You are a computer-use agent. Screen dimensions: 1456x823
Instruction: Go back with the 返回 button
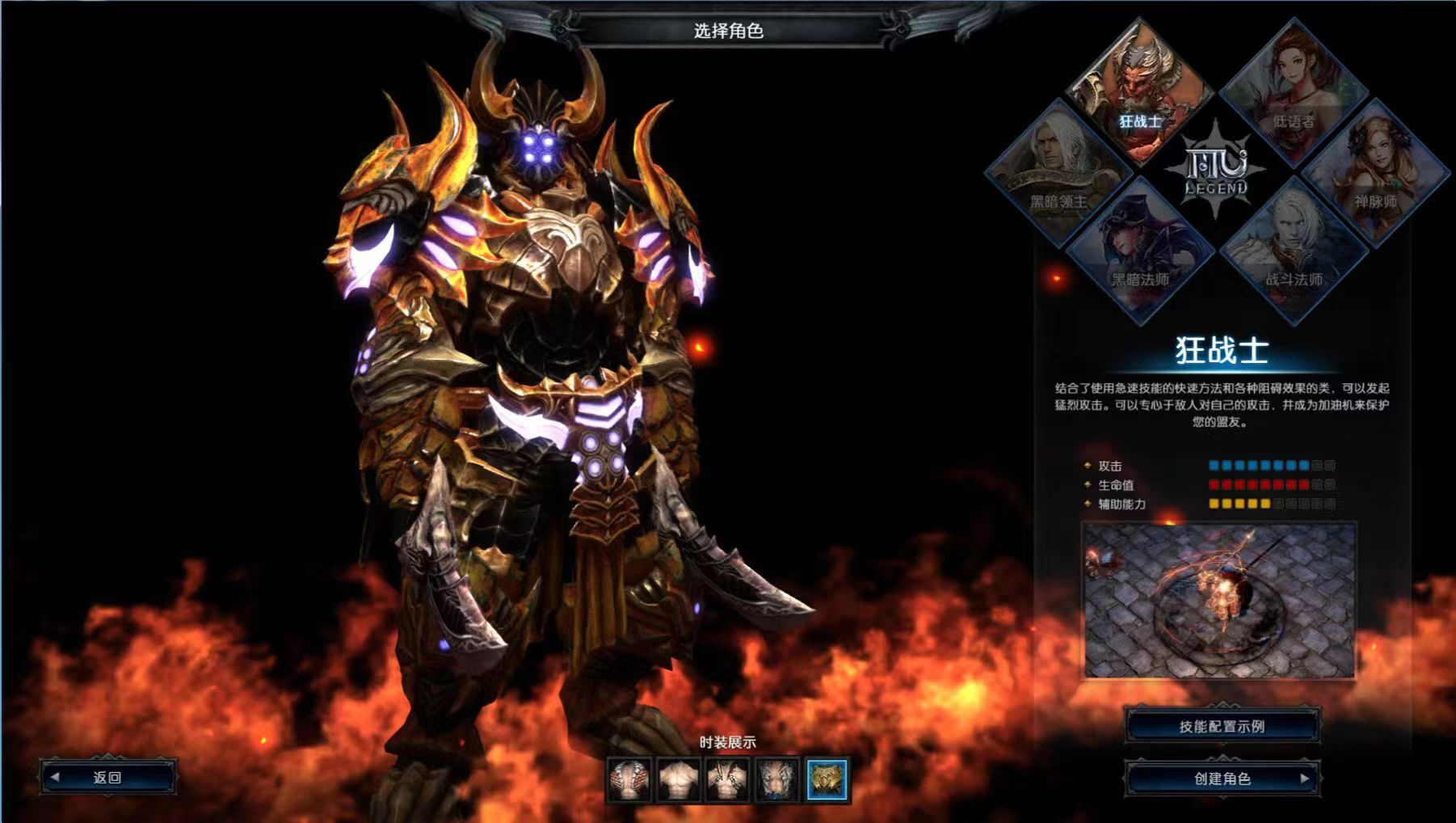click(107, 778)
